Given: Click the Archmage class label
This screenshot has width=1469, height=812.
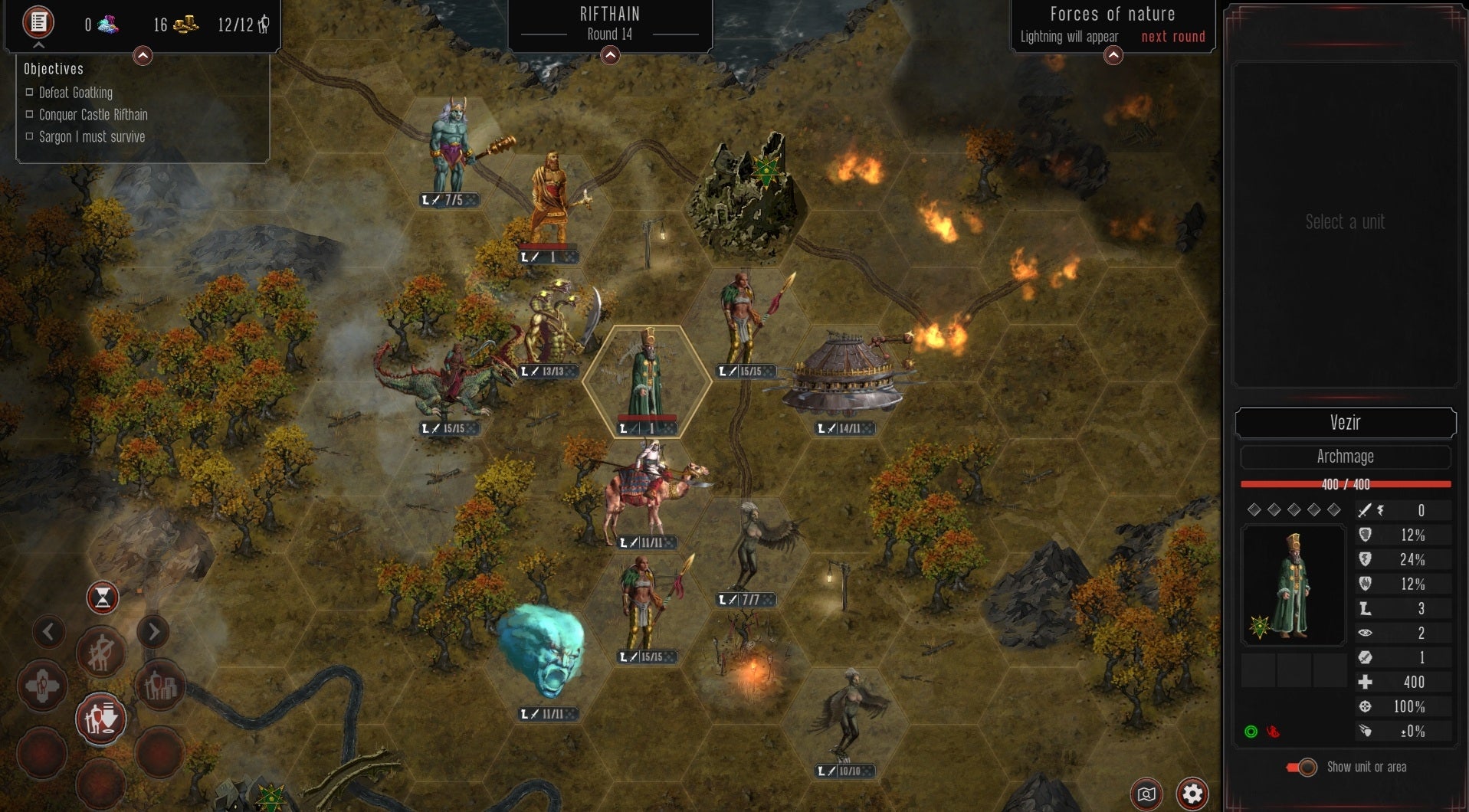Looking at the screenshot, I should [x=1346, y=457].
